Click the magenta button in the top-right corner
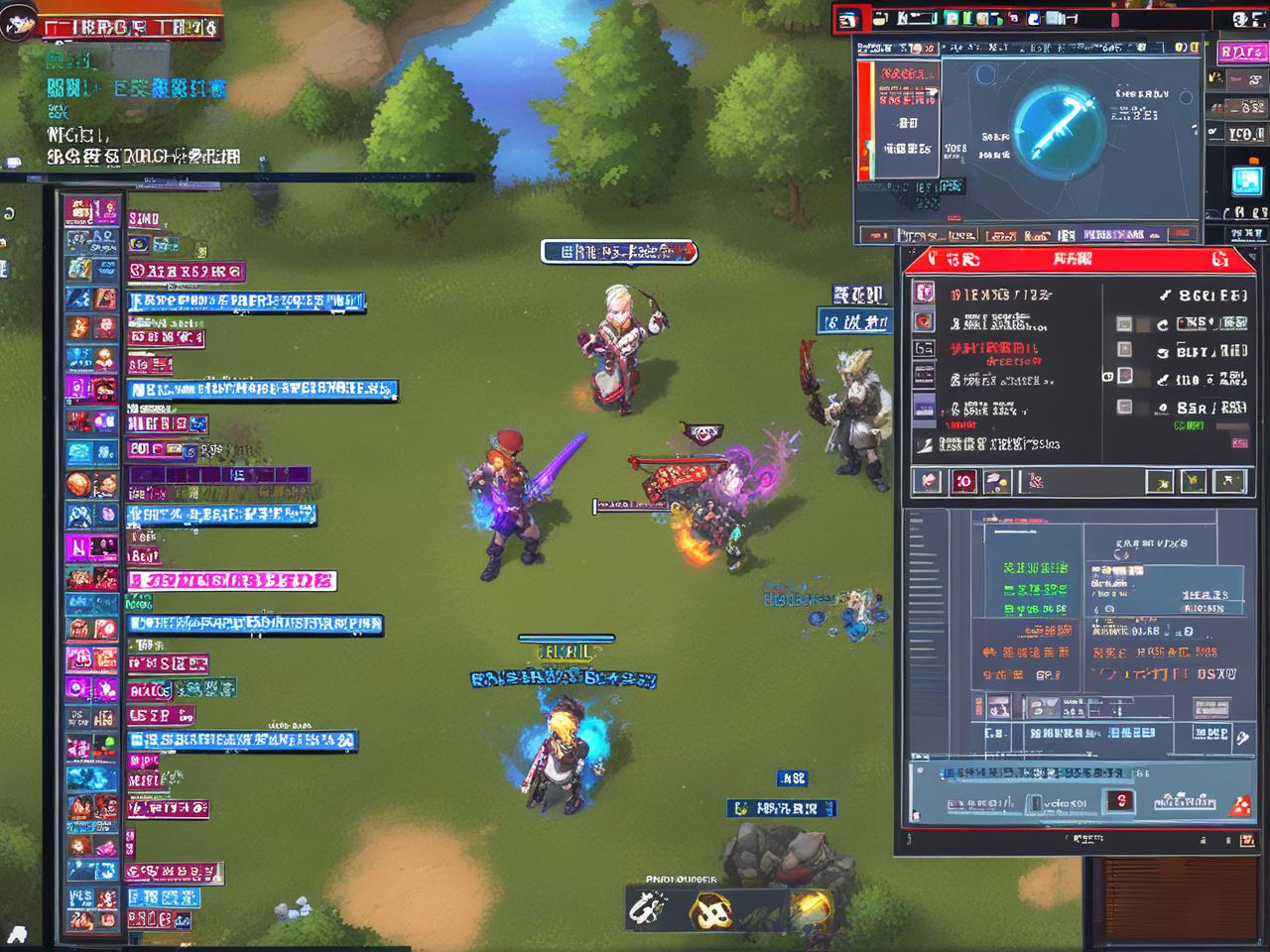This screenshot has height=952, width=1270. tap(1241, 52)
